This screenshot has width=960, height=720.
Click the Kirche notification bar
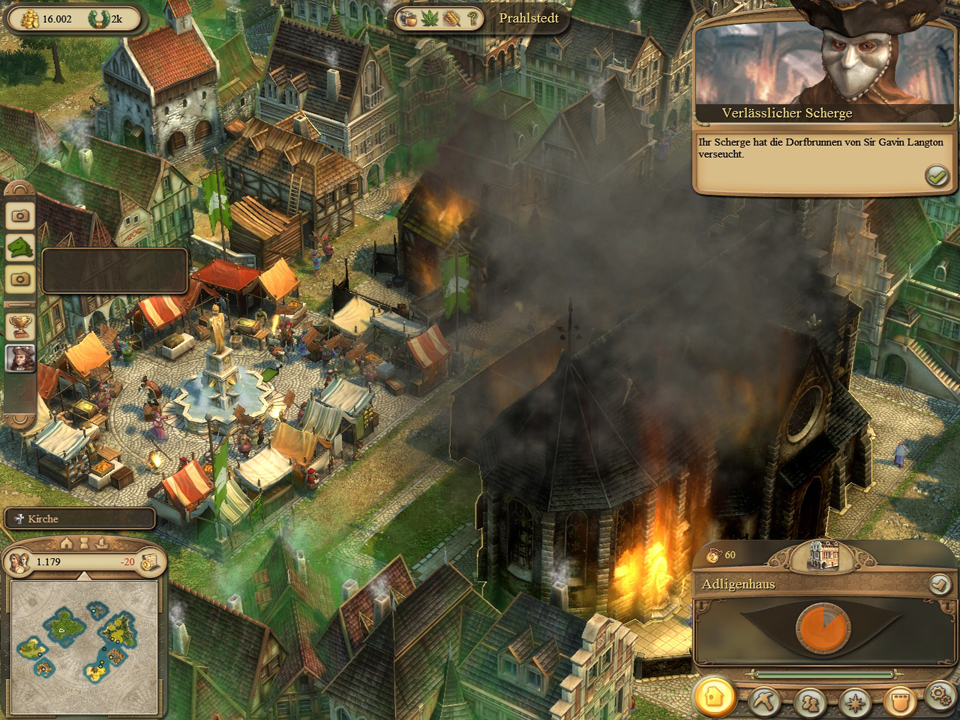point(79,519)
